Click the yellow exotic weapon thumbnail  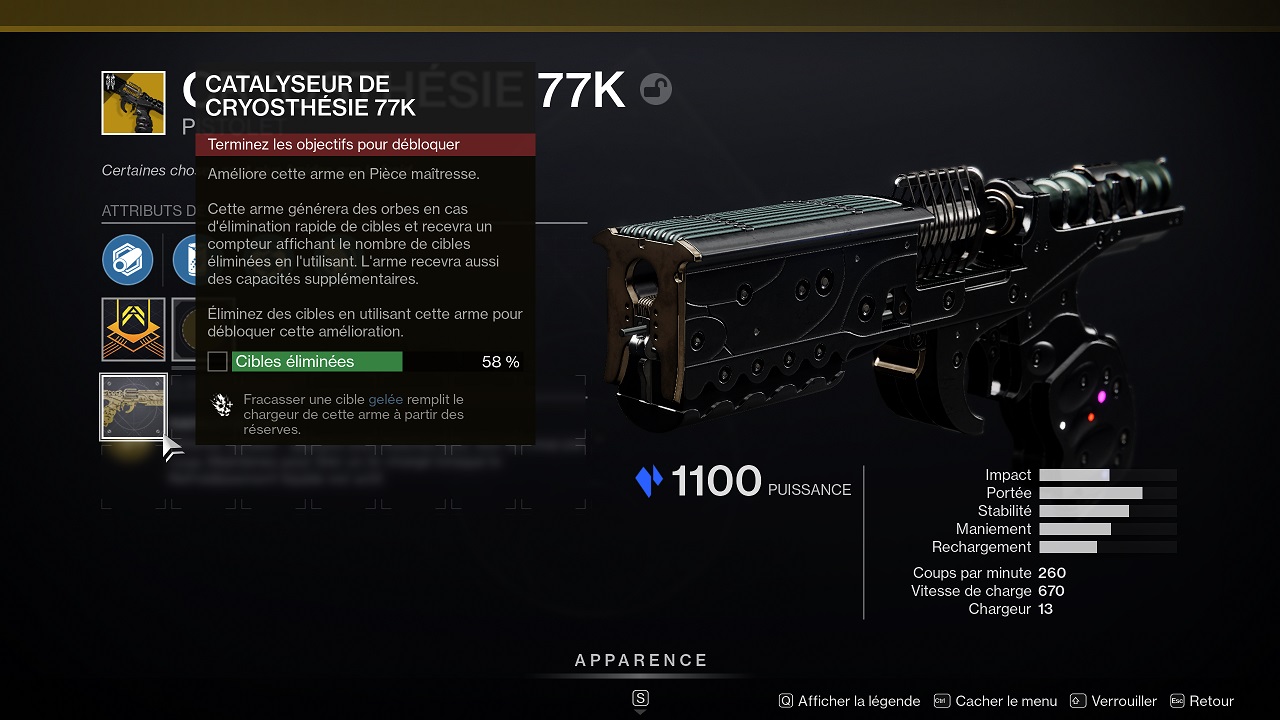coord(133,103)
